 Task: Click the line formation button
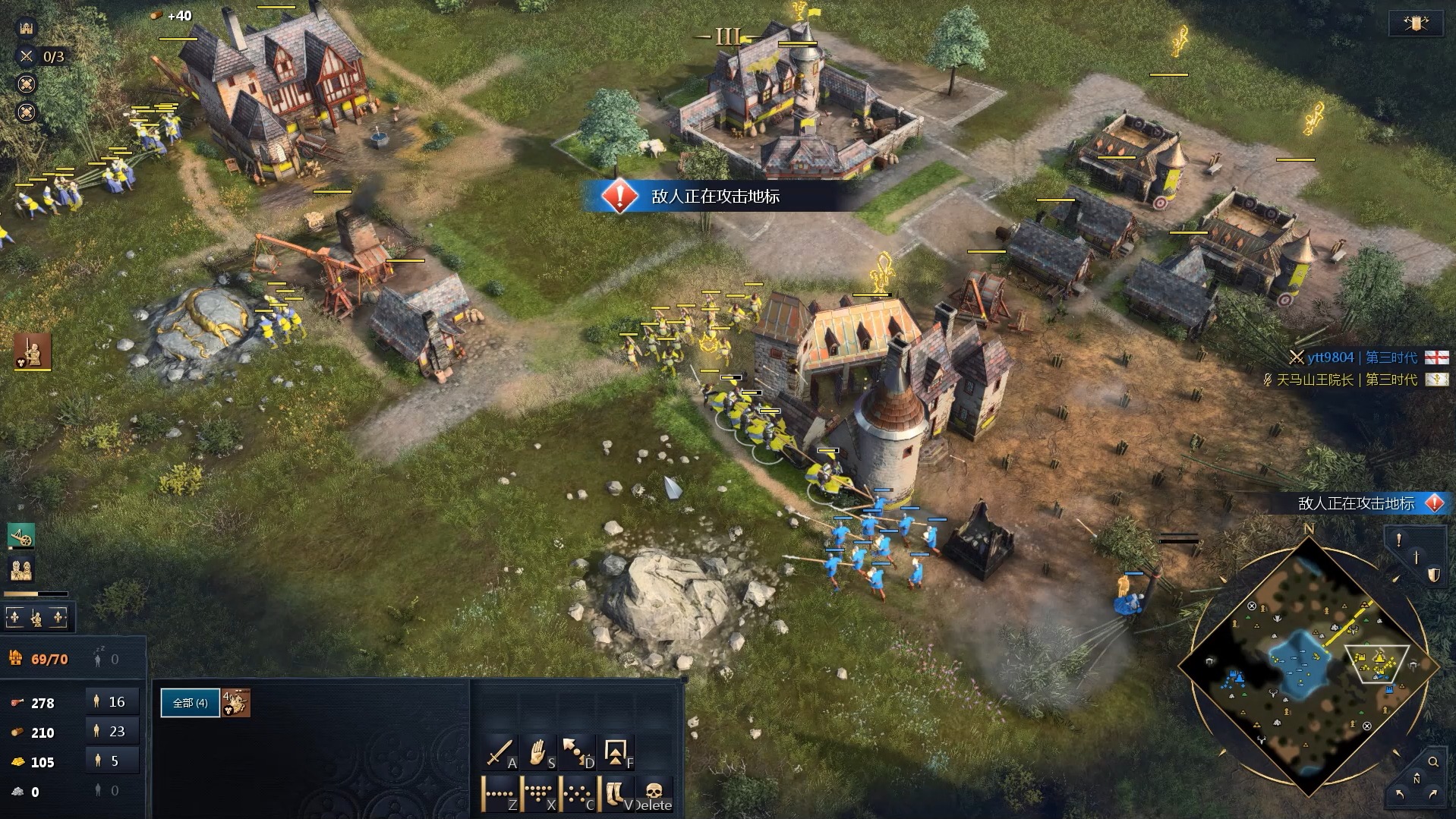pyautogui.click(x=500, y=794)
